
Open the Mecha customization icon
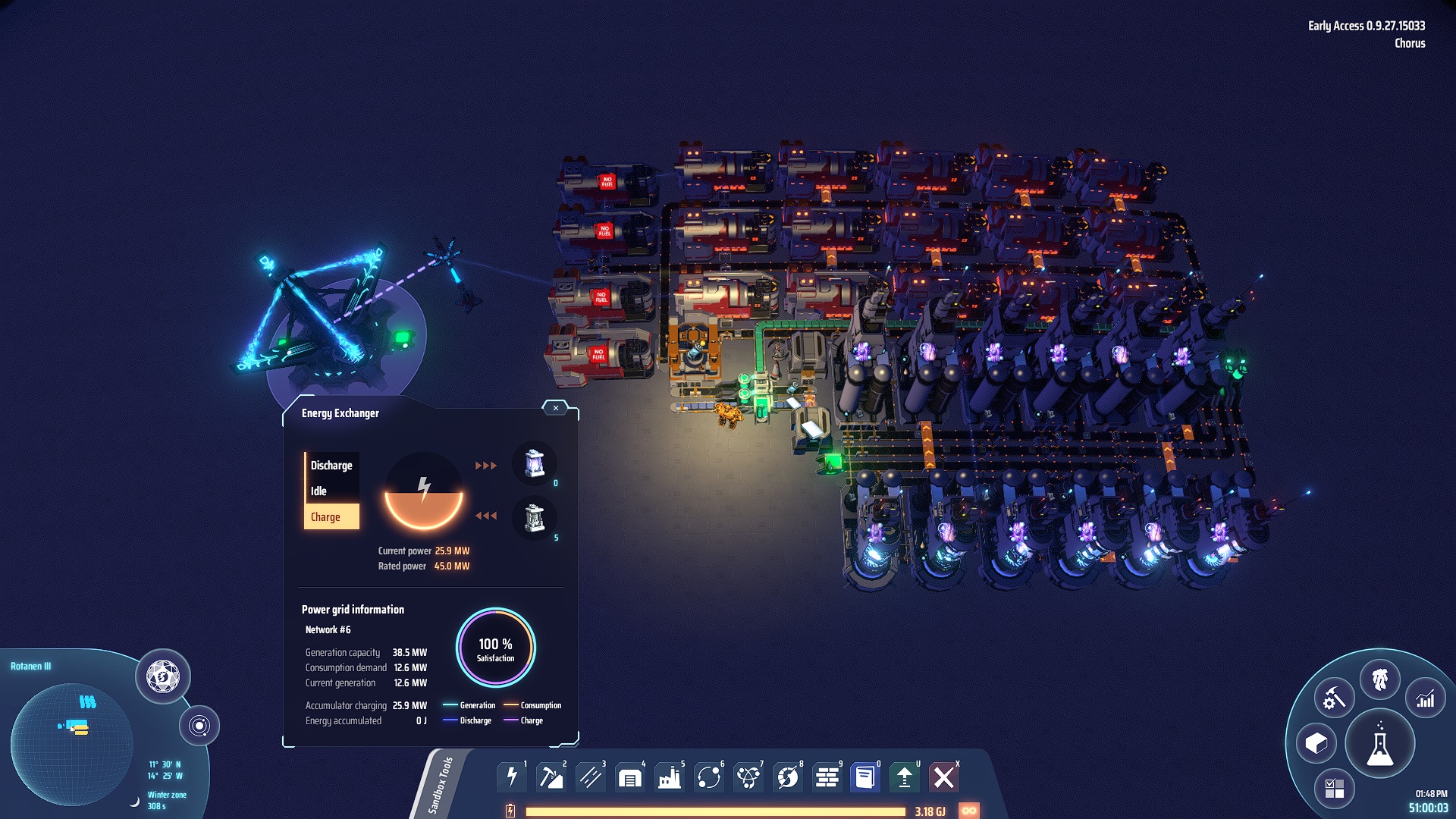point(1382,680)
